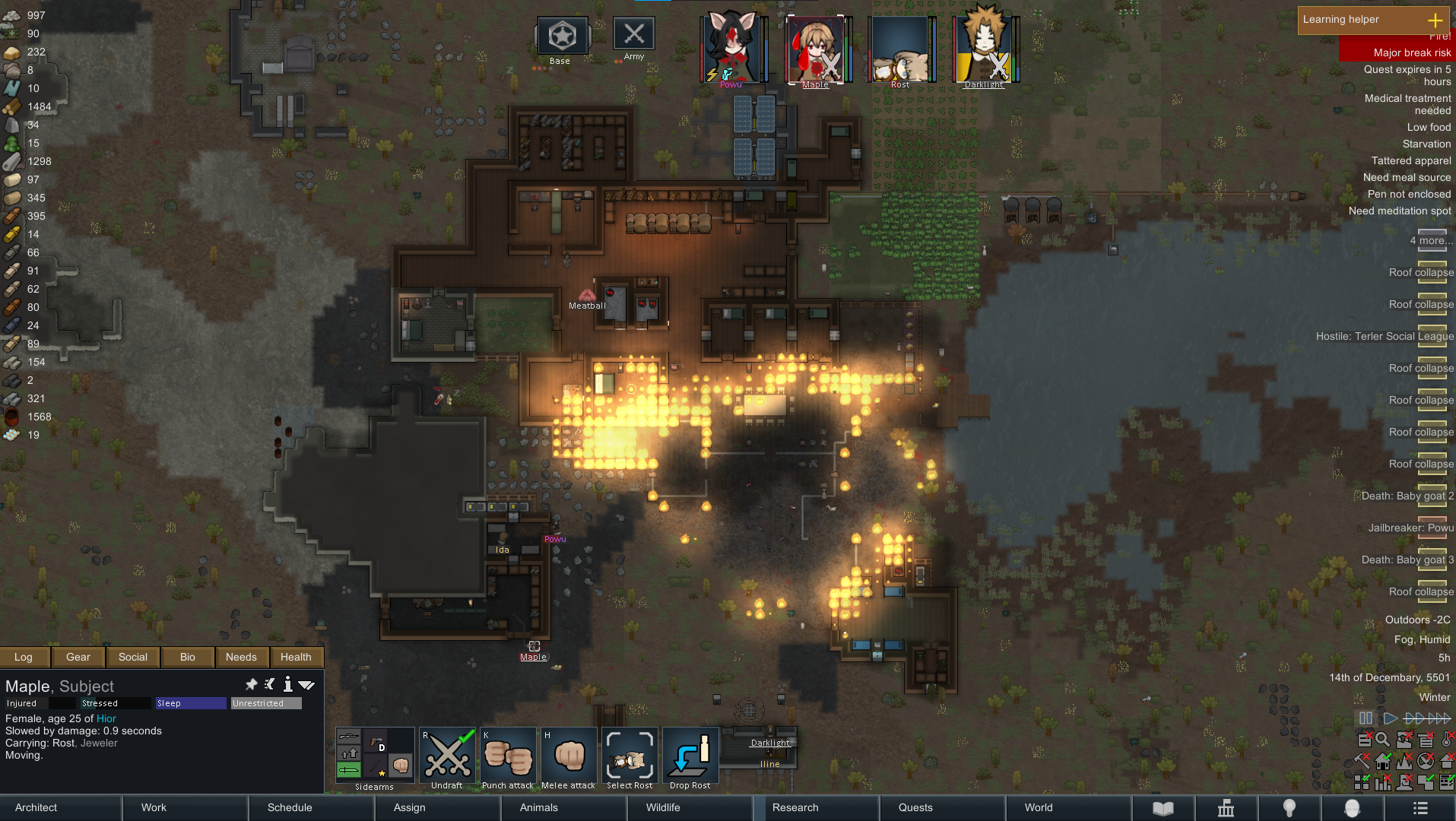The width and height of the screenshot is (1456, 821).
Task: Switch to Maple's Health tab
Action: coord(296,657)
